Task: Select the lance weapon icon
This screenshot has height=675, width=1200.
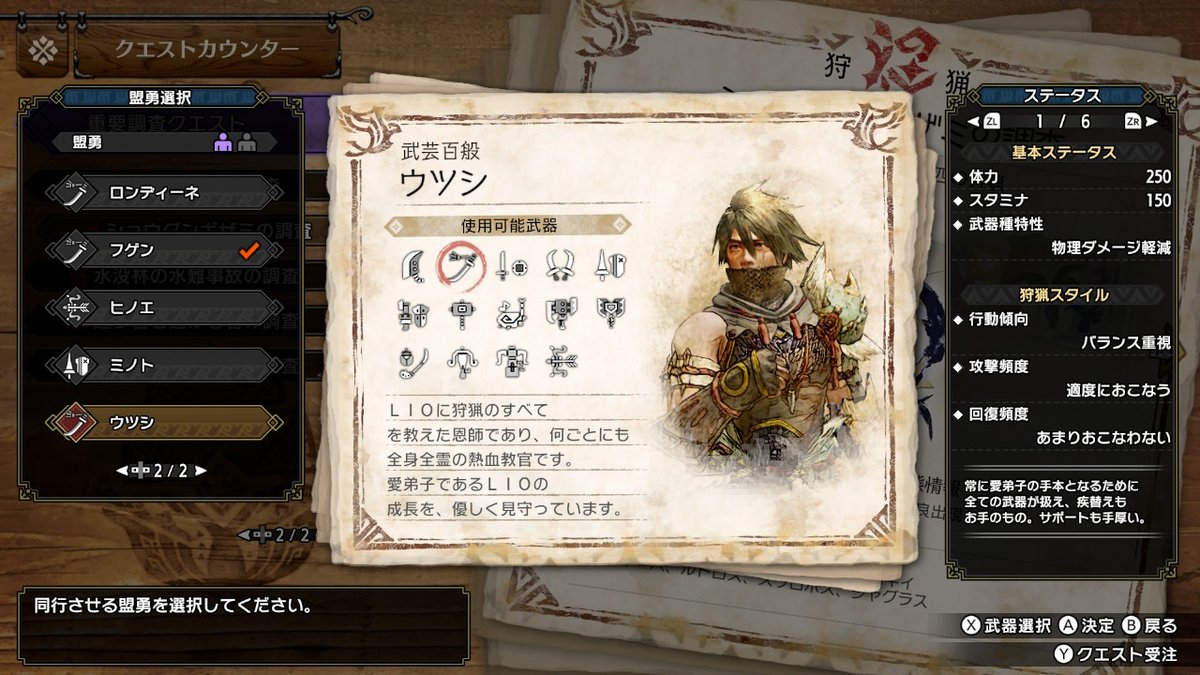Action: pyautogui.click(x=607, y=264)
